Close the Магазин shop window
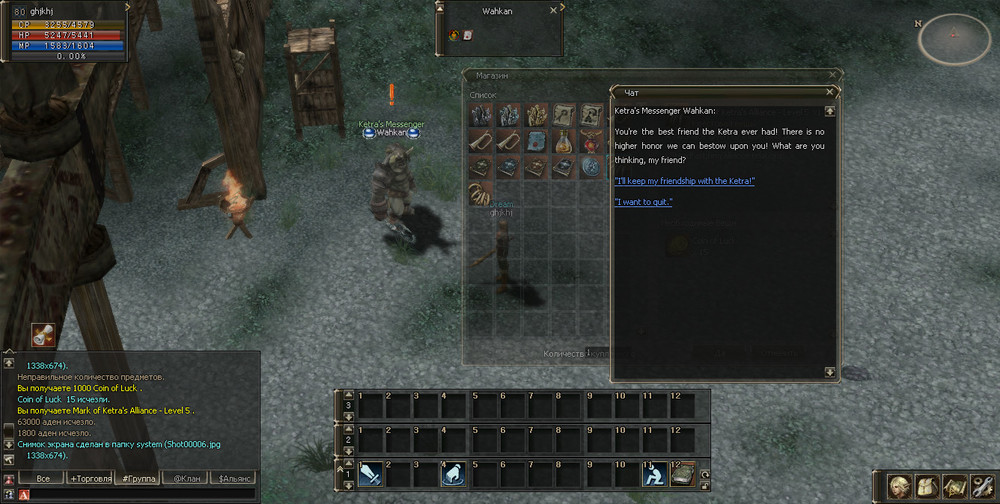1000x504 pixels. tap(832, 75)
